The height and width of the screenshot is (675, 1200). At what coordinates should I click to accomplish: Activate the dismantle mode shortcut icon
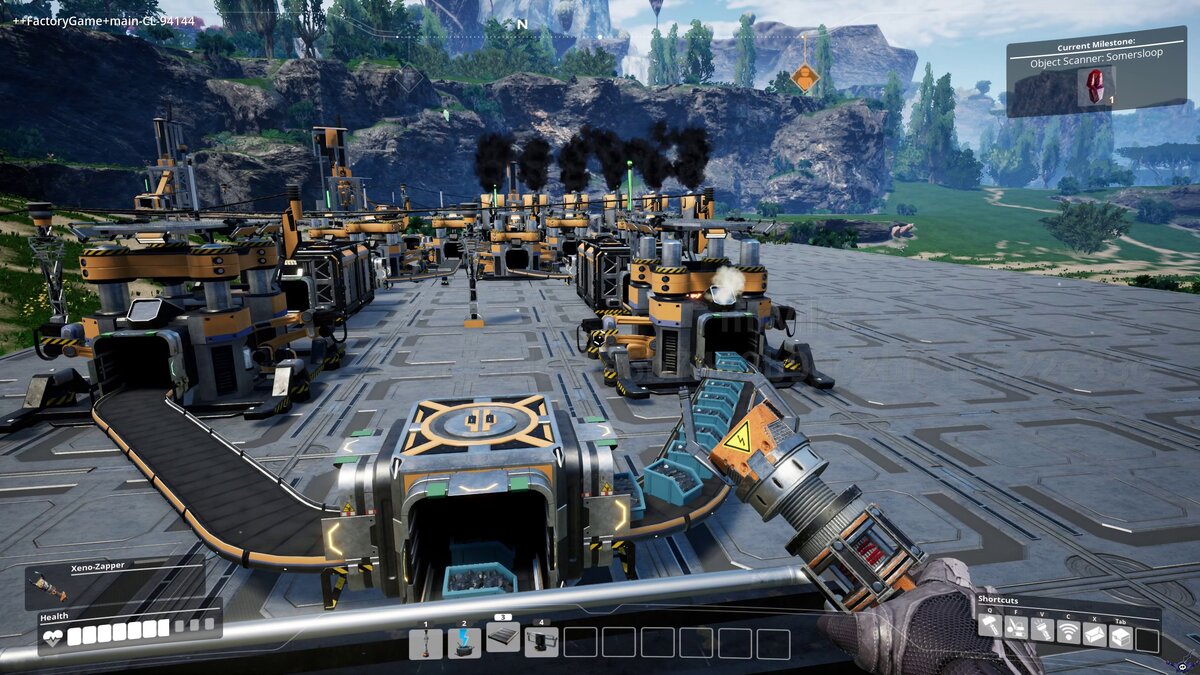tap(1015, 627)
